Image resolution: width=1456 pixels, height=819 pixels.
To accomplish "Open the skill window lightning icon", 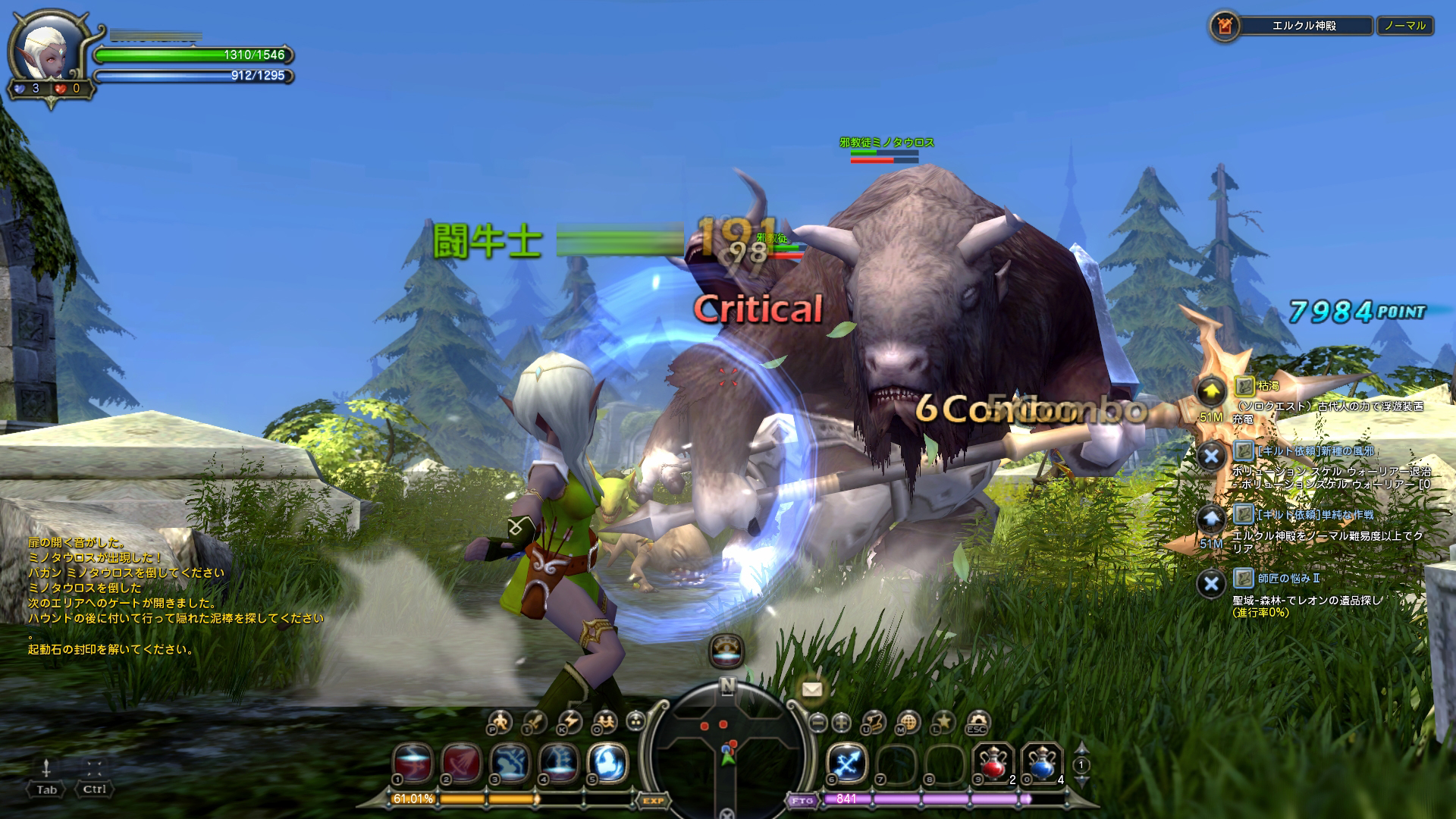I will [570, 721].
